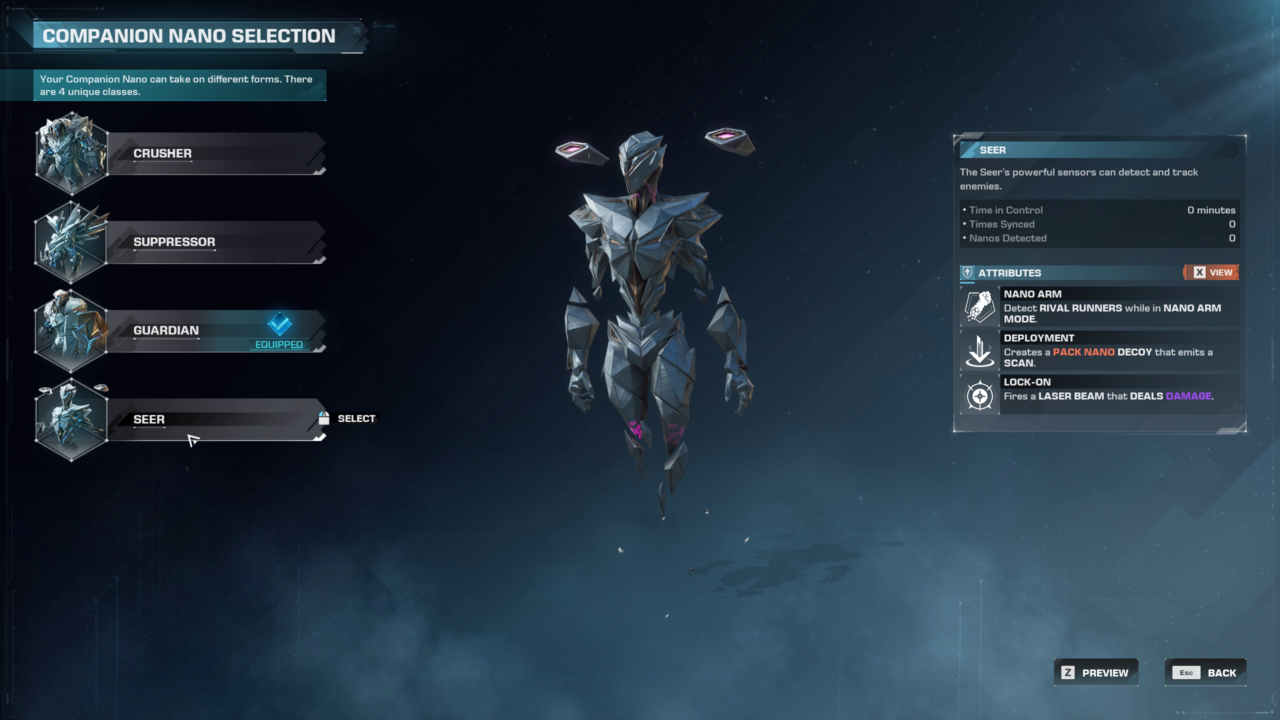Click the shield icon beside Attributes
Image resolution: width=1280 pixels, height=720 pixels.
point(967,272)
